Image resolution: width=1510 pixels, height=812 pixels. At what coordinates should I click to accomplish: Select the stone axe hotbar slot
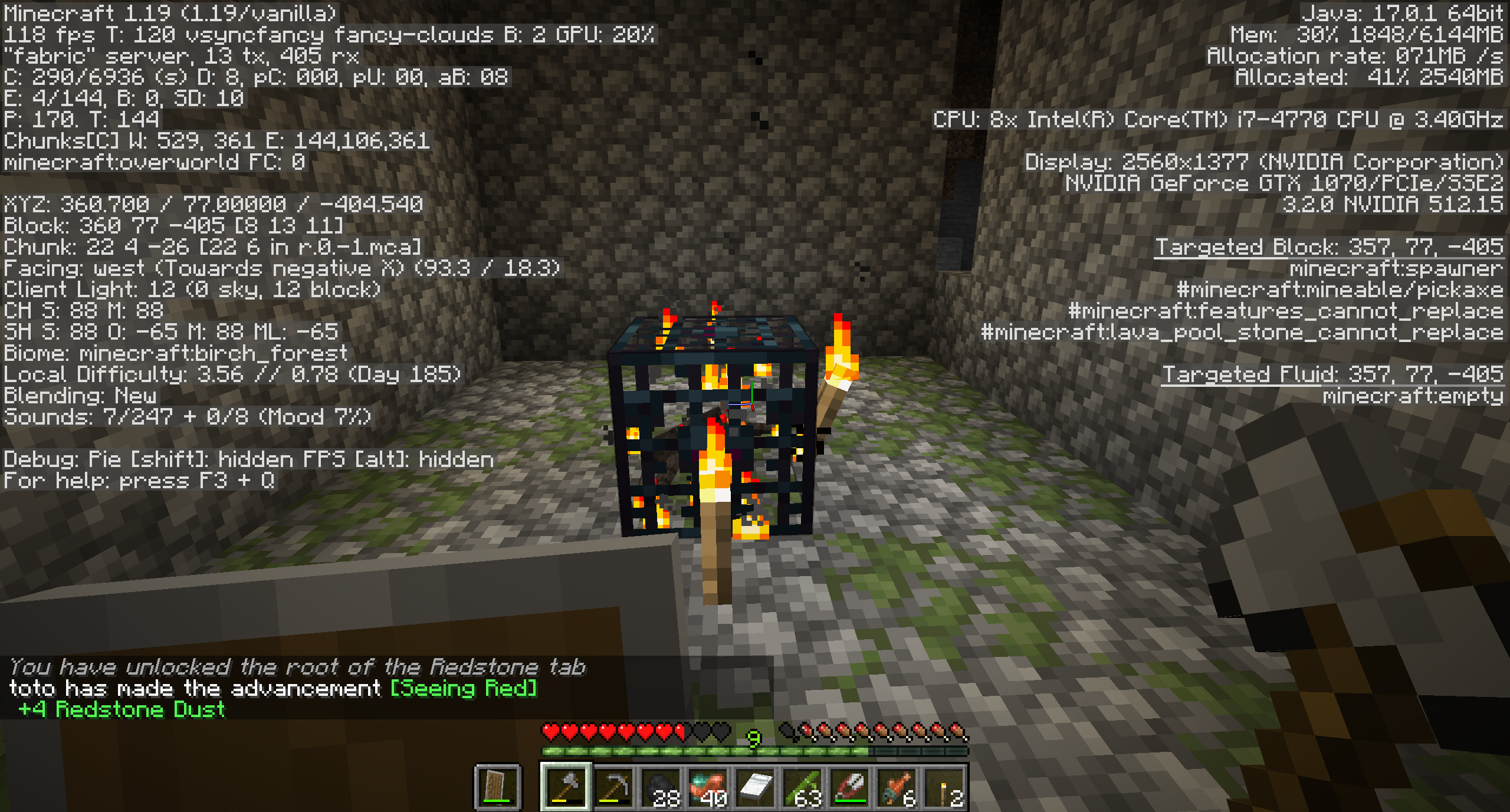tap(566, 787)
